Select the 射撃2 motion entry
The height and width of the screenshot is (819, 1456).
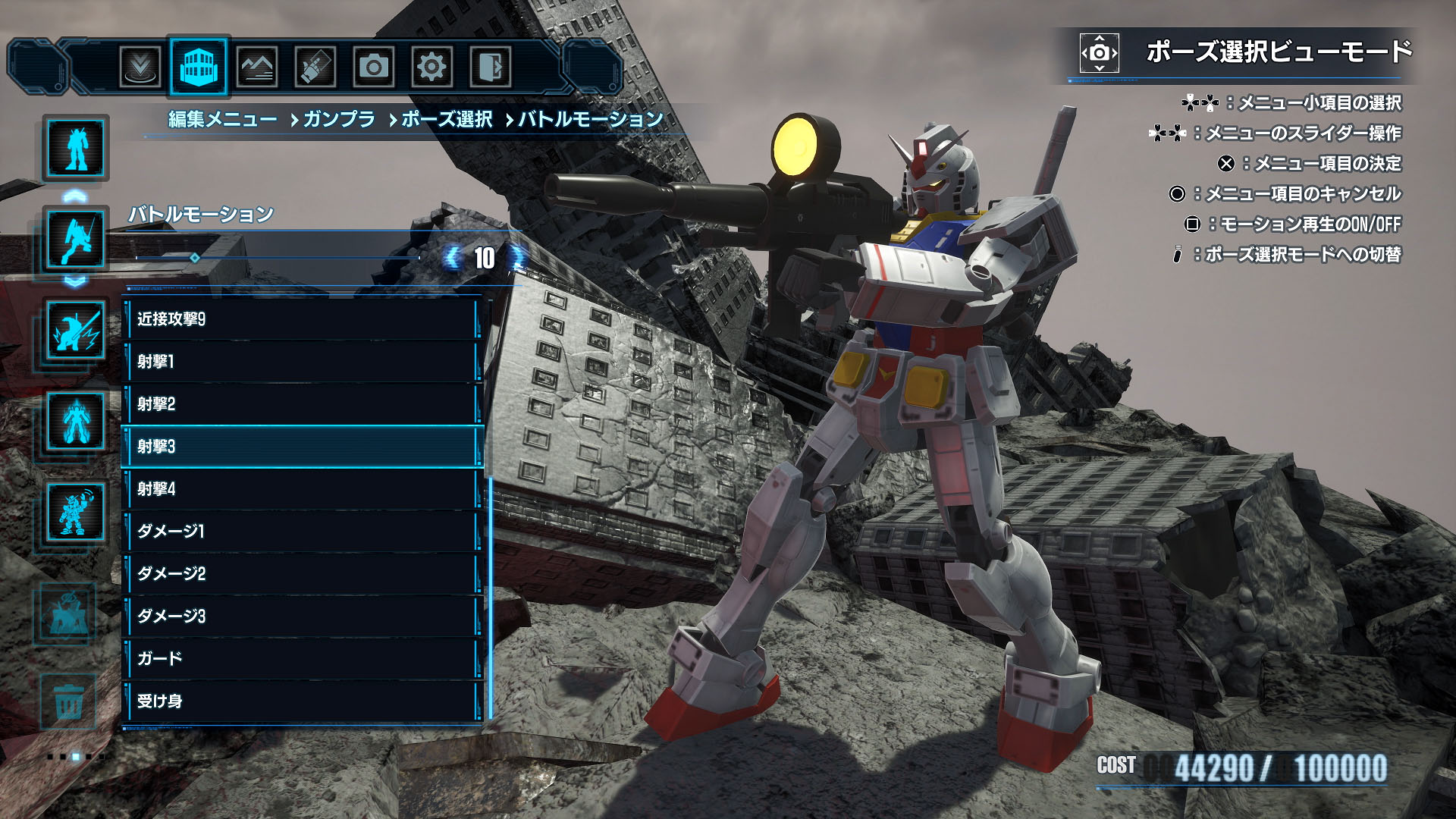(x=302, y=404)
